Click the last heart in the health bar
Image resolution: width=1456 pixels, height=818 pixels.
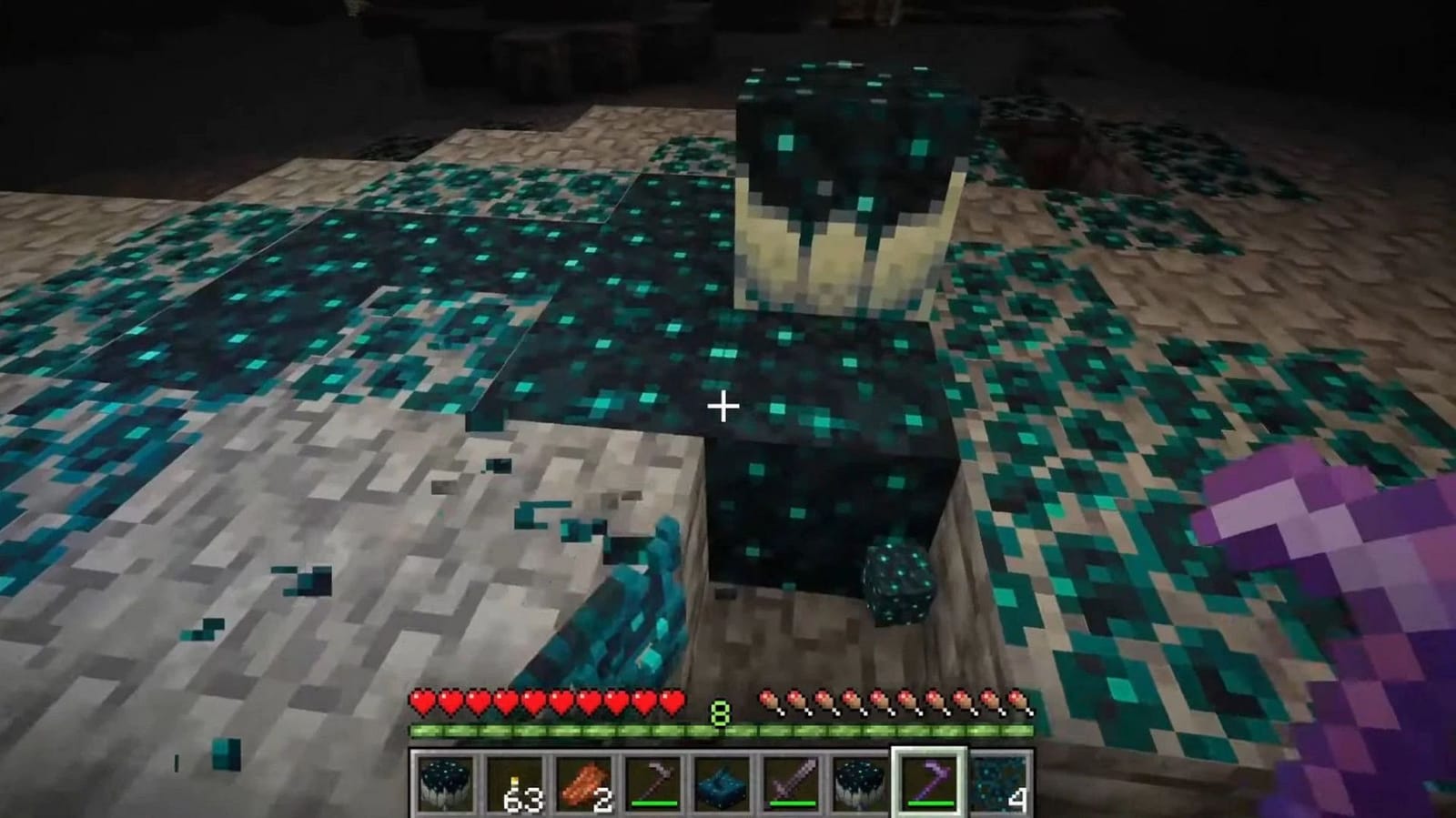[673, 702]
